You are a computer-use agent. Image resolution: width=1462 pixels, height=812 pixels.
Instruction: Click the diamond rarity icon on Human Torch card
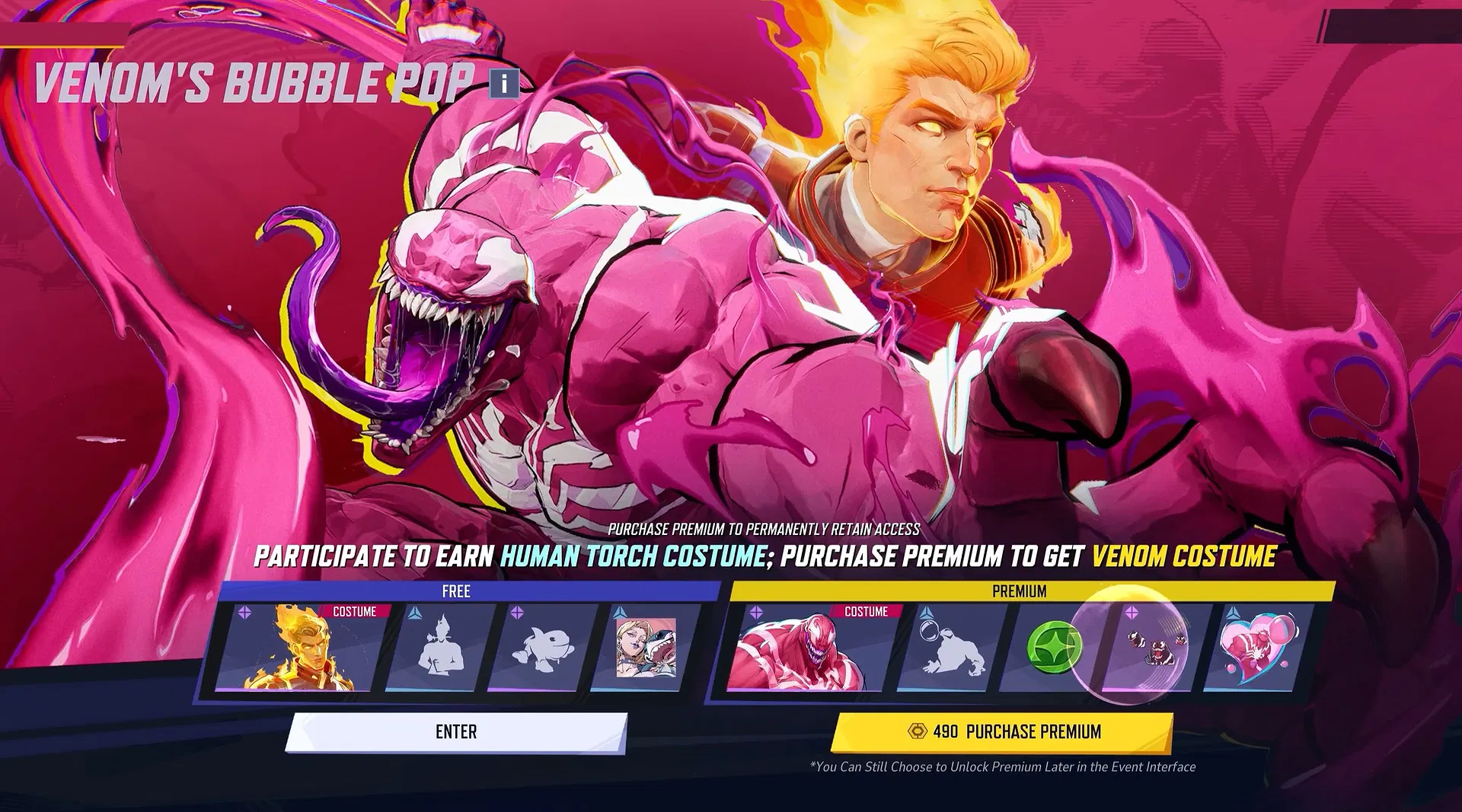click(x=245, y=612)
